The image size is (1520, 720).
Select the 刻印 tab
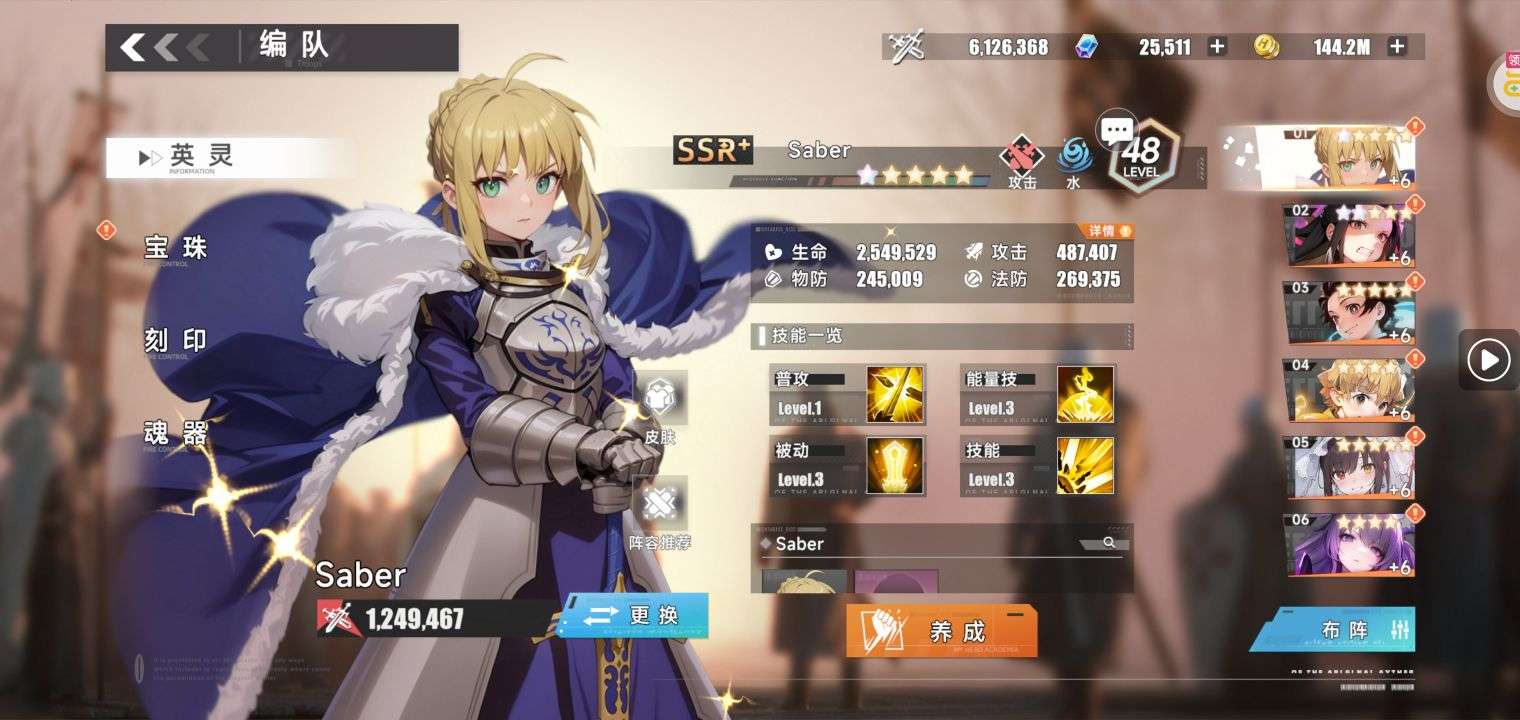tap(175, 341)
